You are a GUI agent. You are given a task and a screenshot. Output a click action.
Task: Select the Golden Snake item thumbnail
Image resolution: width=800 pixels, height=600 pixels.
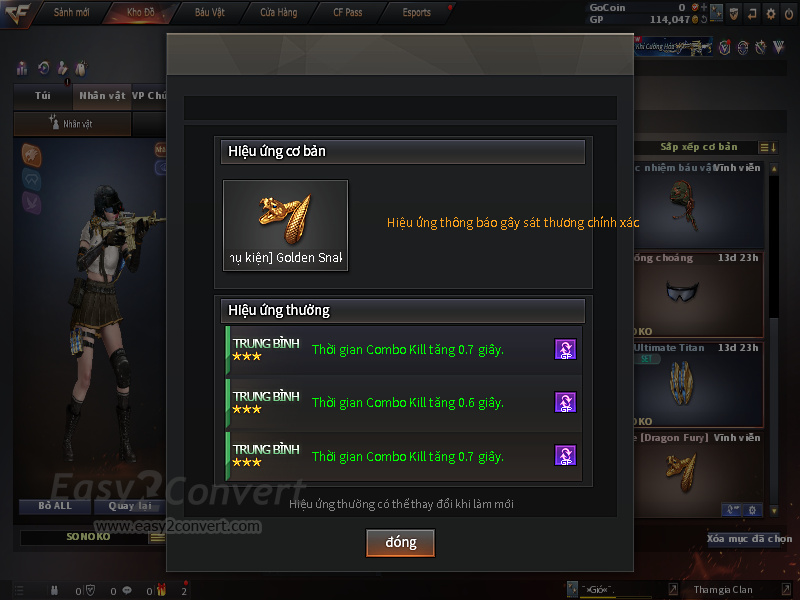coord(285,225)
